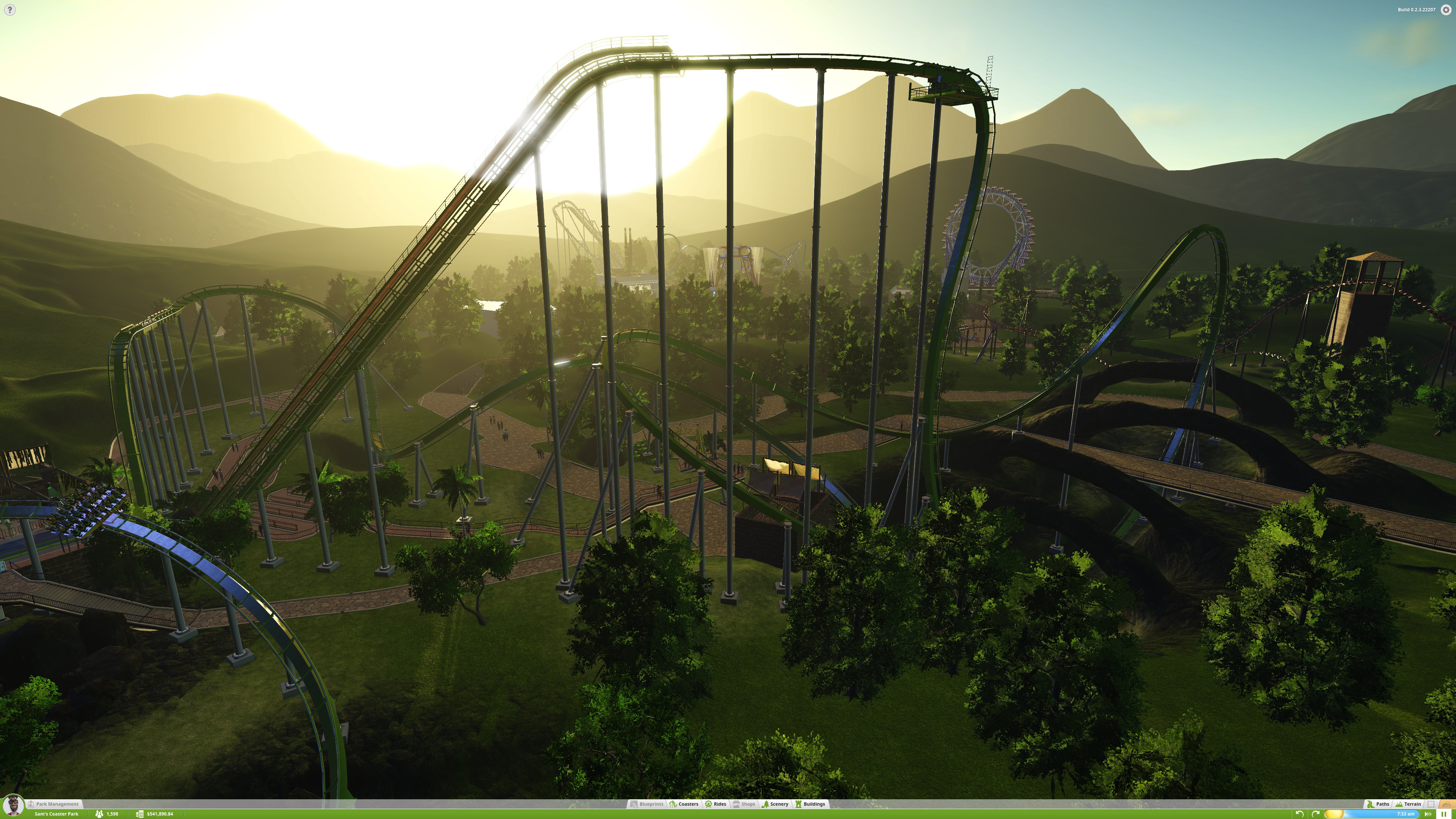Viewport: 1456px width, 819px height.
Task: Open the settings gear icon
Action: click(x=1446, y=9)
